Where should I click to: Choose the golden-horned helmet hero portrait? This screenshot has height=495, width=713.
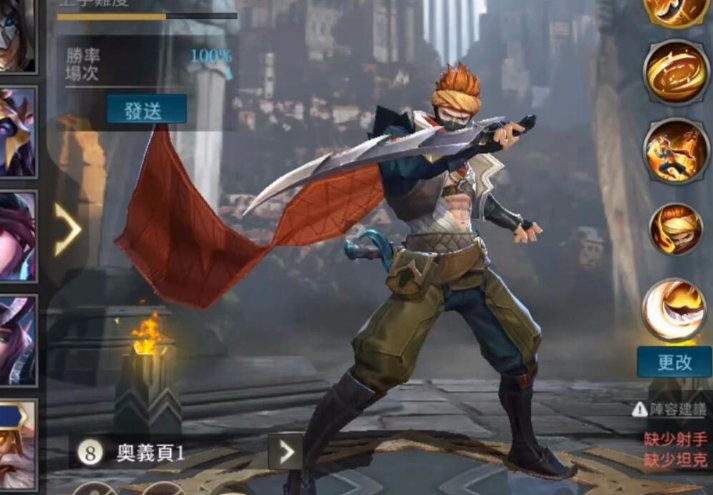tap(16, 131)
